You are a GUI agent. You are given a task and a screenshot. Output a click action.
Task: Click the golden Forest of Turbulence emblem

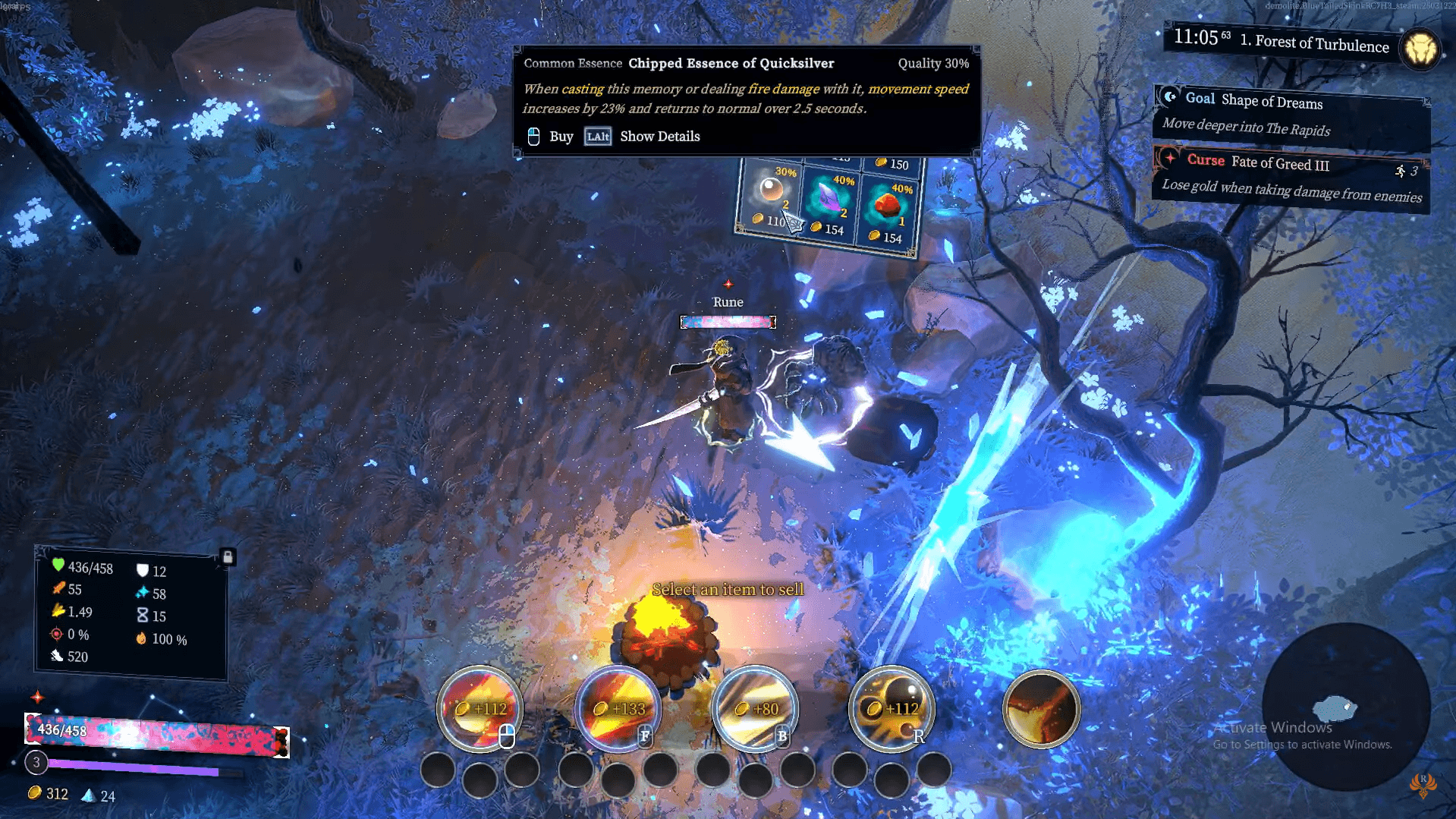point(1420,49)
